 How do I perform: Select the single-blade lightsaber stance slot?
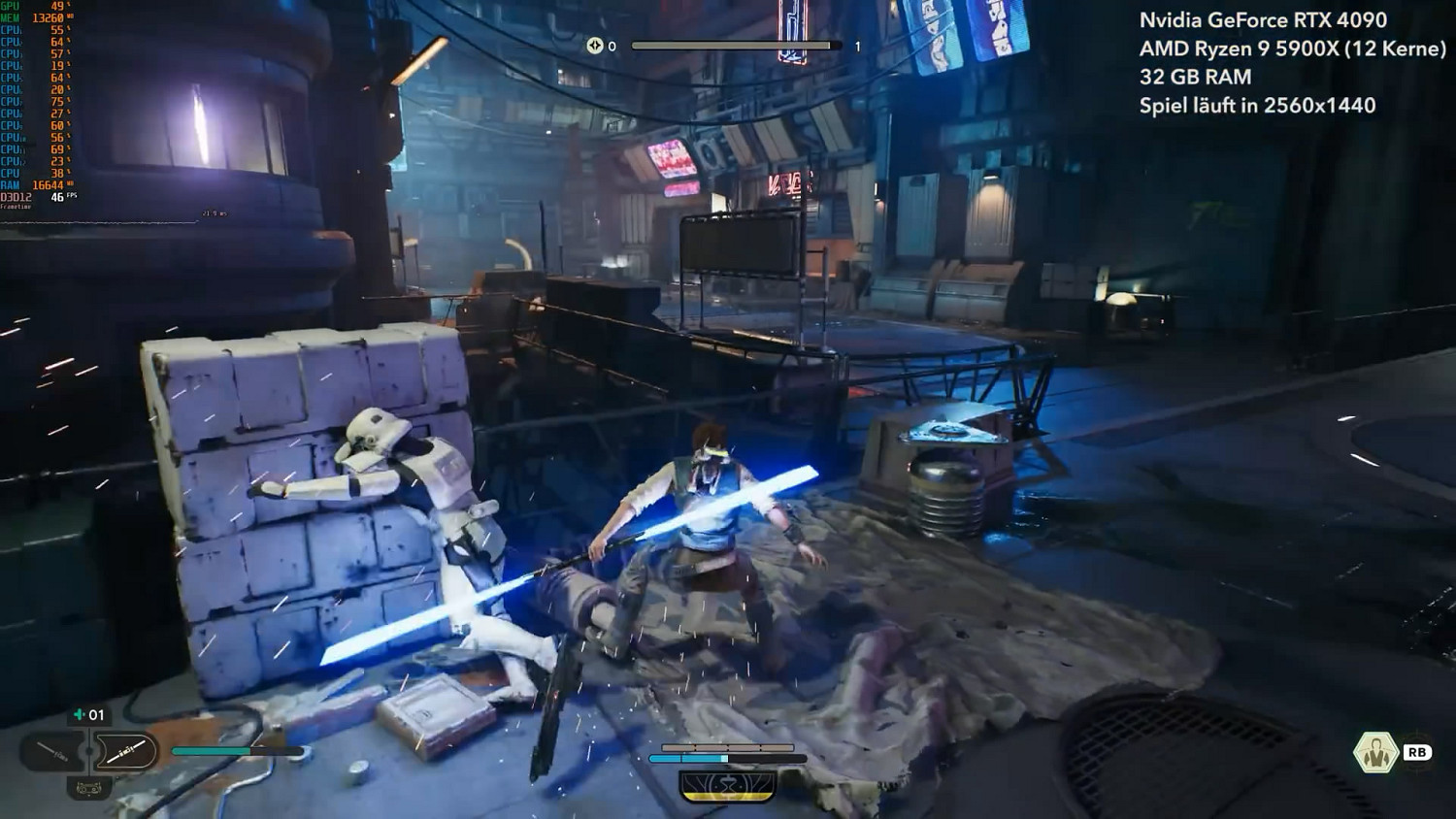52,751
